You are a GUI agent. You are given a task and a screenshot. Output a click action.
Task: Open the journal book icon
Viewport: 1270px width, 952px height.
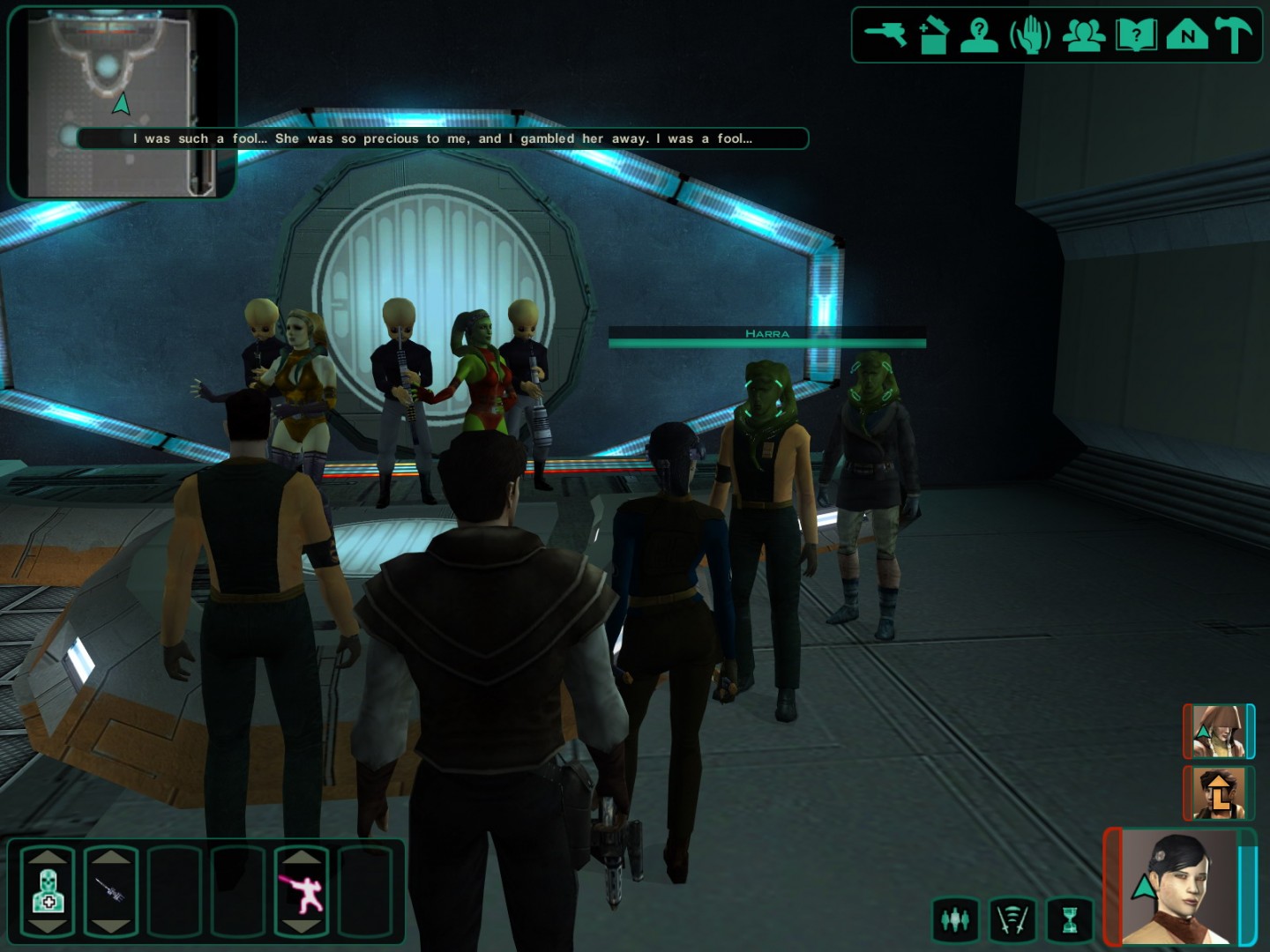(x=1136, y=35)
